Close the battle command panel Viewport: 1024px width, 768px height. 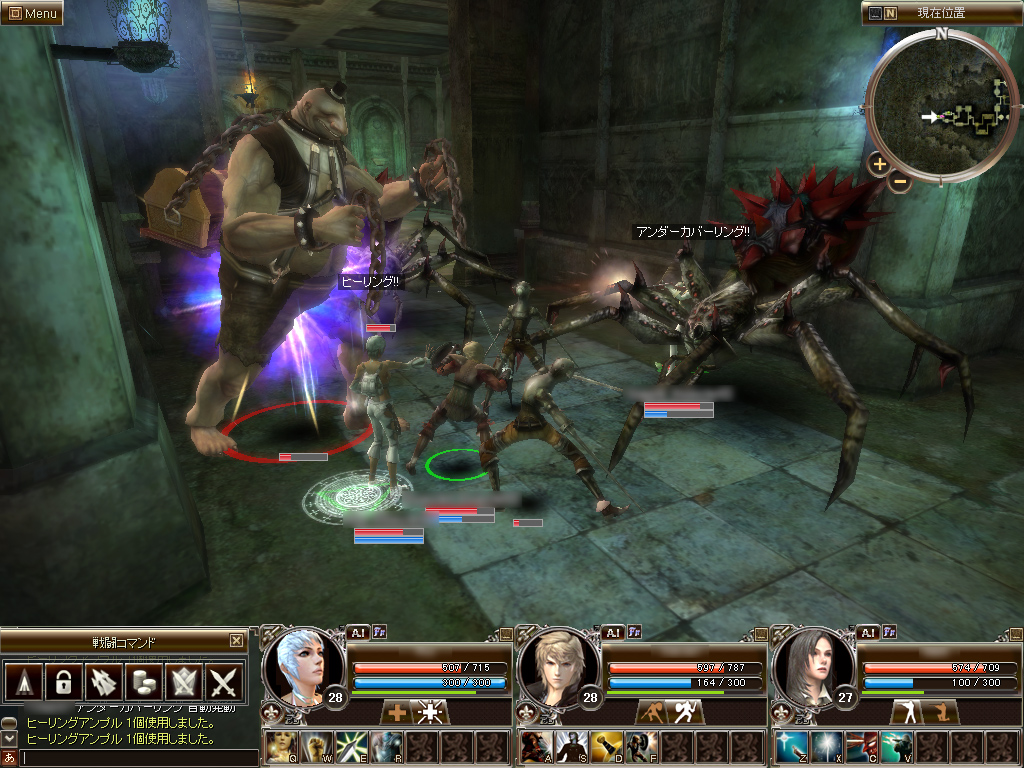tap(236, 641)
